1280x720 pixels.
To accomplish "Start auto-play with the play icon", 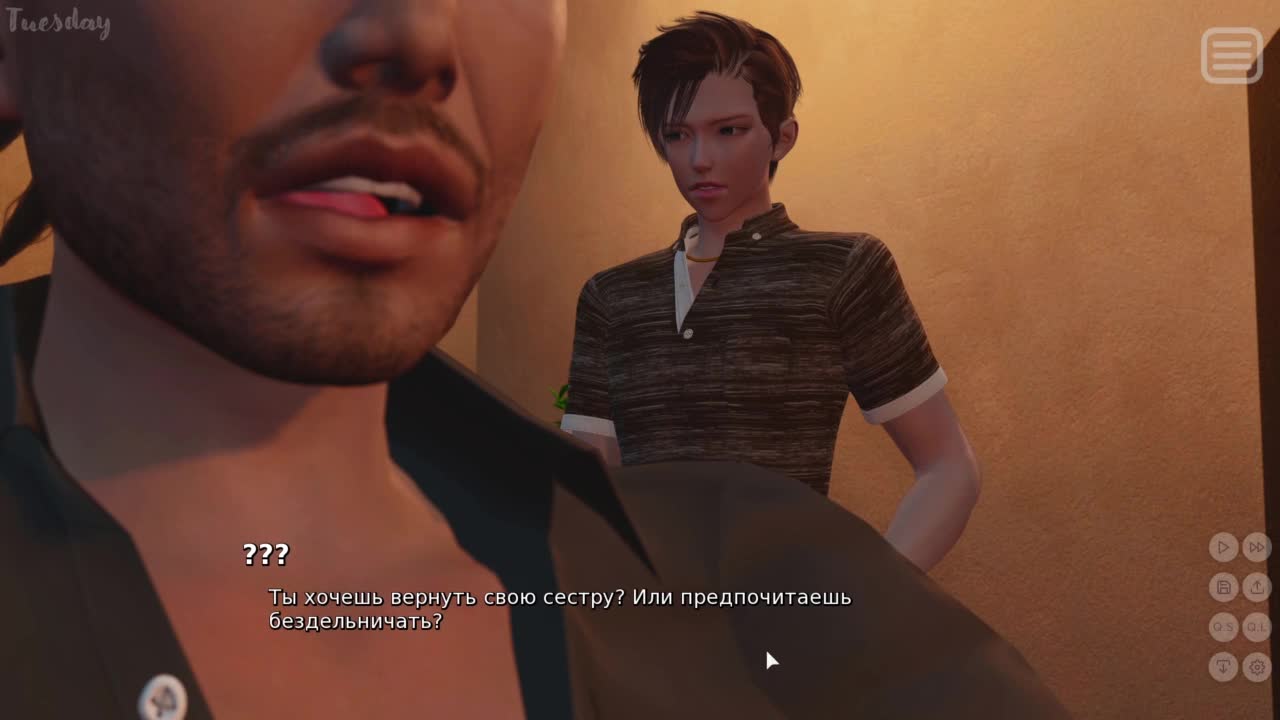I will (x=1223, y=547).
